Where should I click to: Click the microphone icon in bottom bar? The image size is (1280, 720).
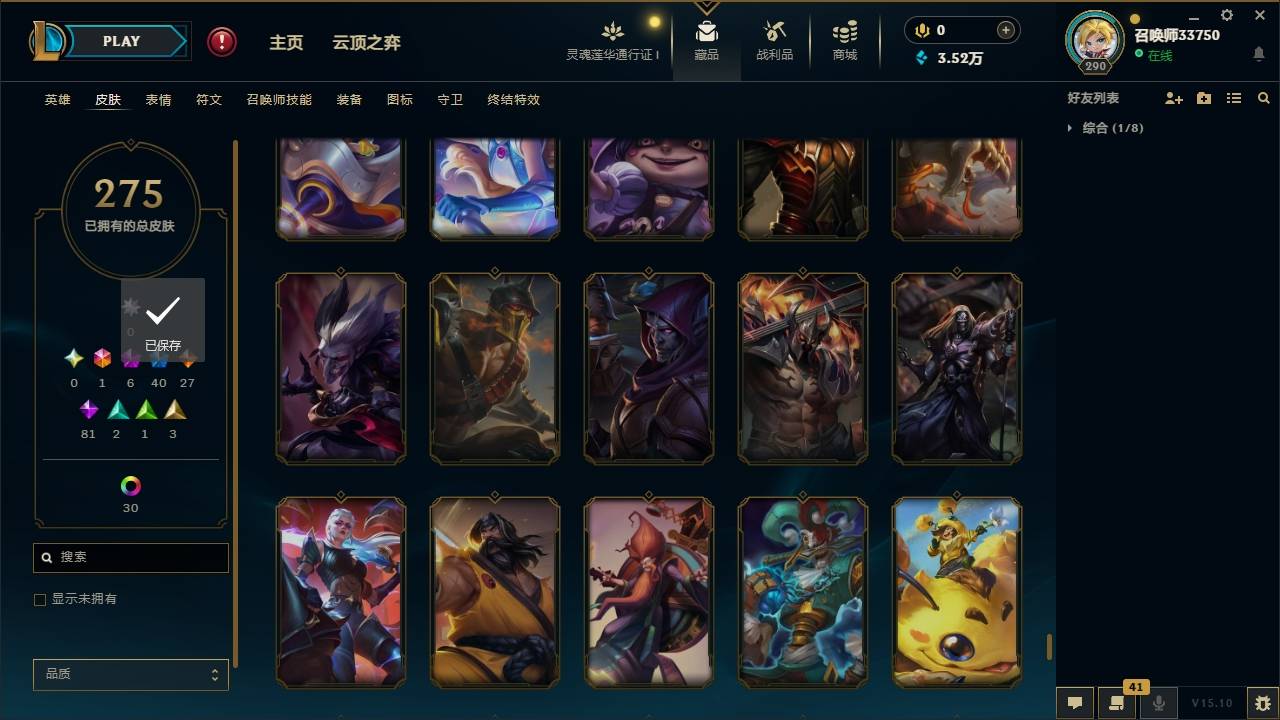pos(1158,703)
